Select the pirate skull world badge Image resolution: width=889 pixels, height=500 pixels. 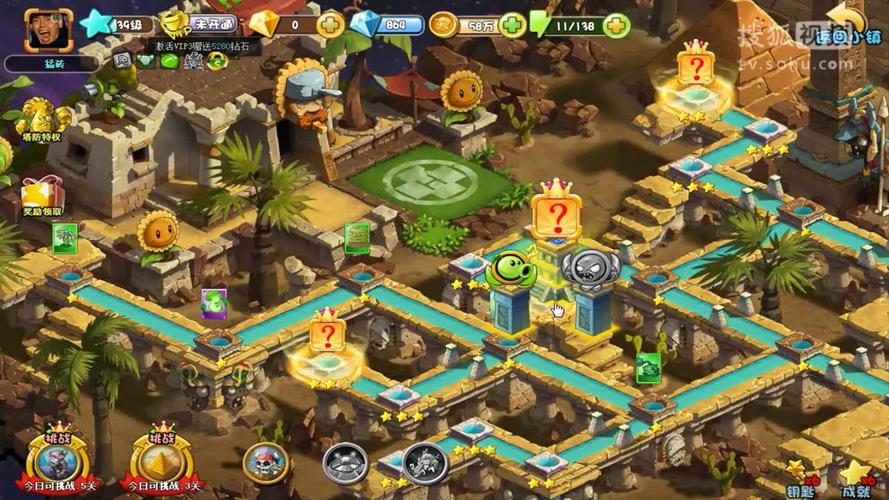[x=266, y=463]
